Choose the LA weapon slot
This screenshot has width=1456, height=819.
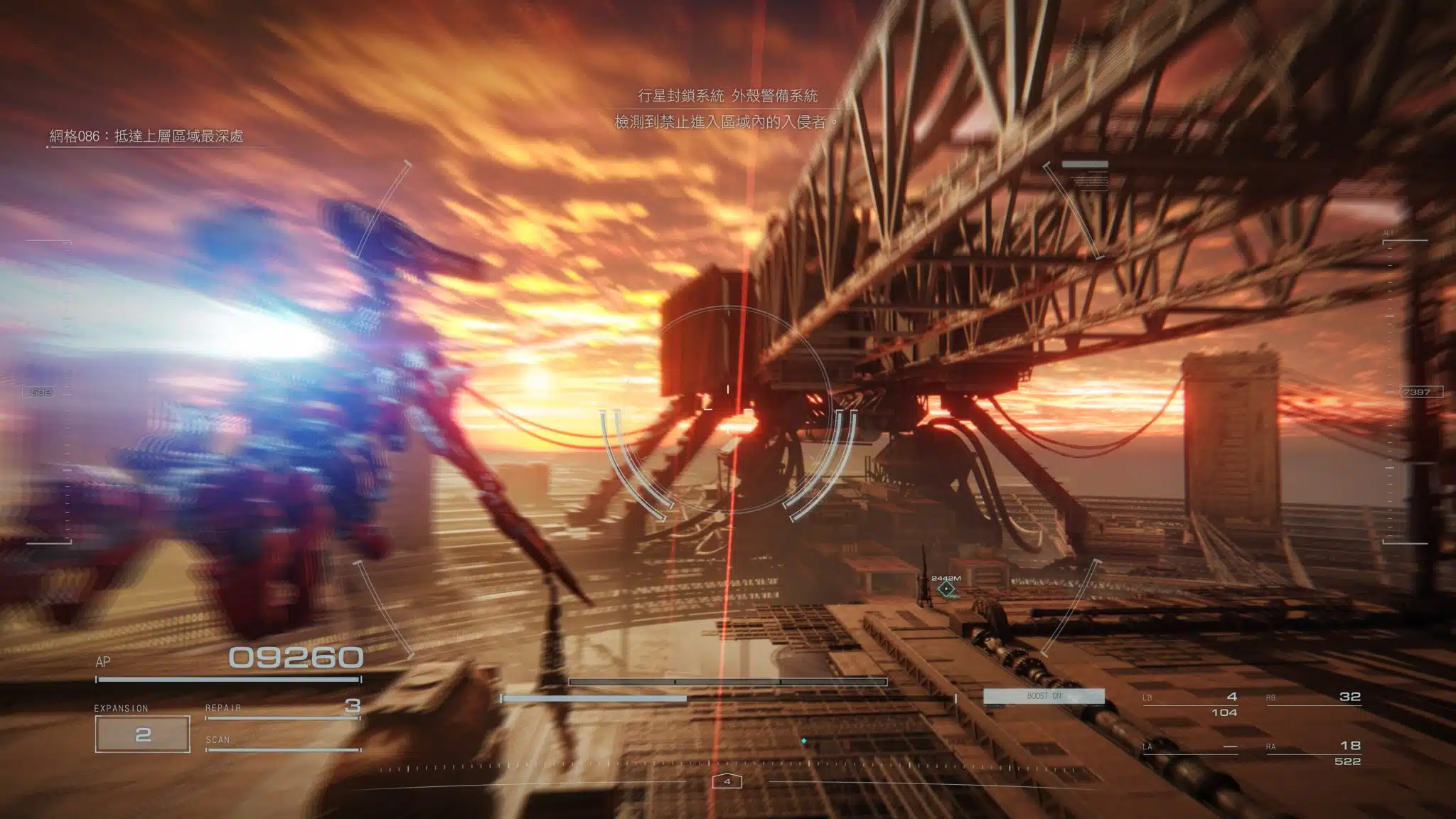[1190, 746]
